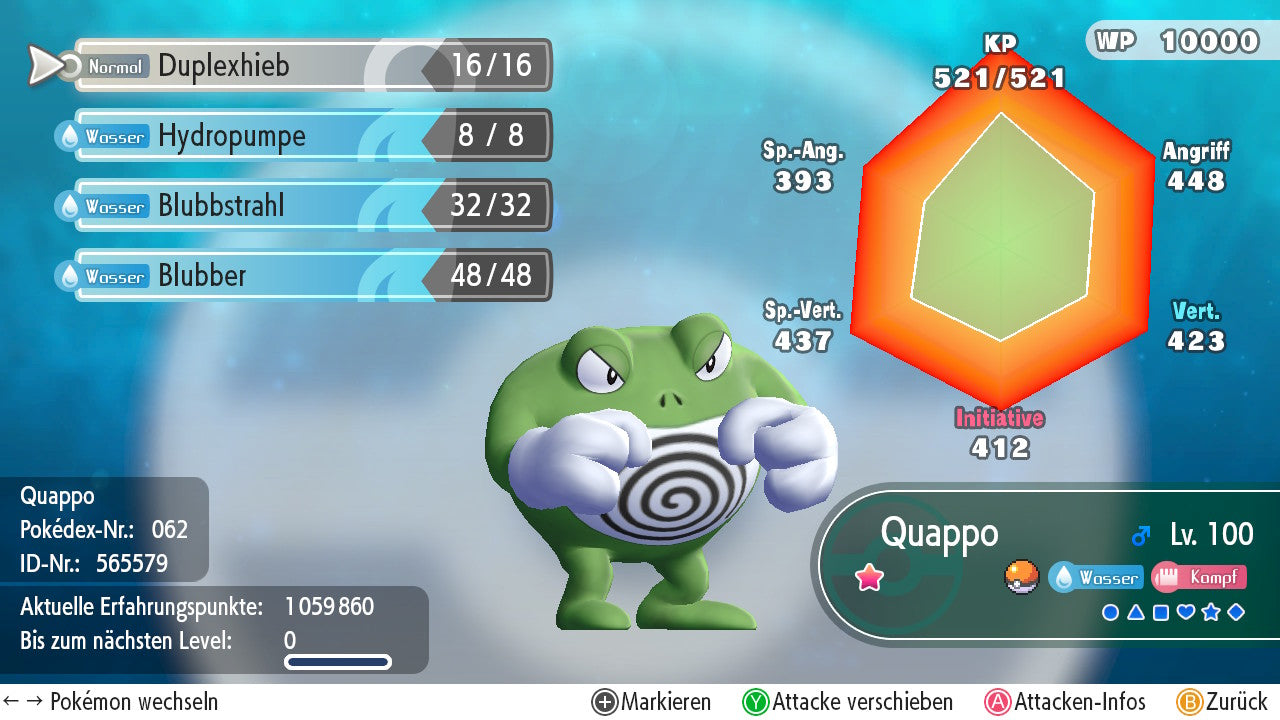Select the Blubbstrahl move row
This screenshot has width=1280, height=720.
pos(310,206)
